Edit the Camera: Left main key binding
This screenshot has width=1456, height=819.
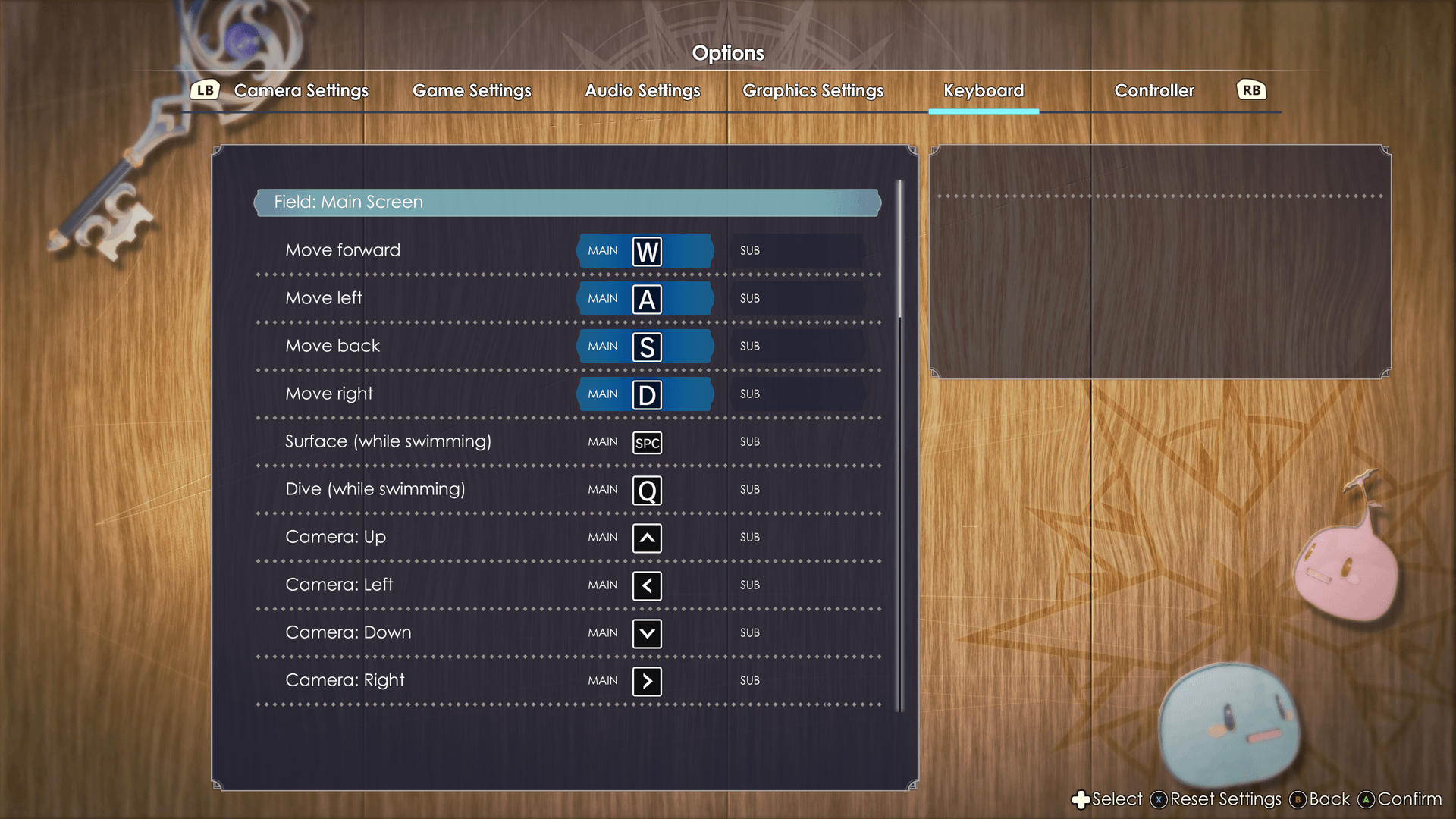646,585
